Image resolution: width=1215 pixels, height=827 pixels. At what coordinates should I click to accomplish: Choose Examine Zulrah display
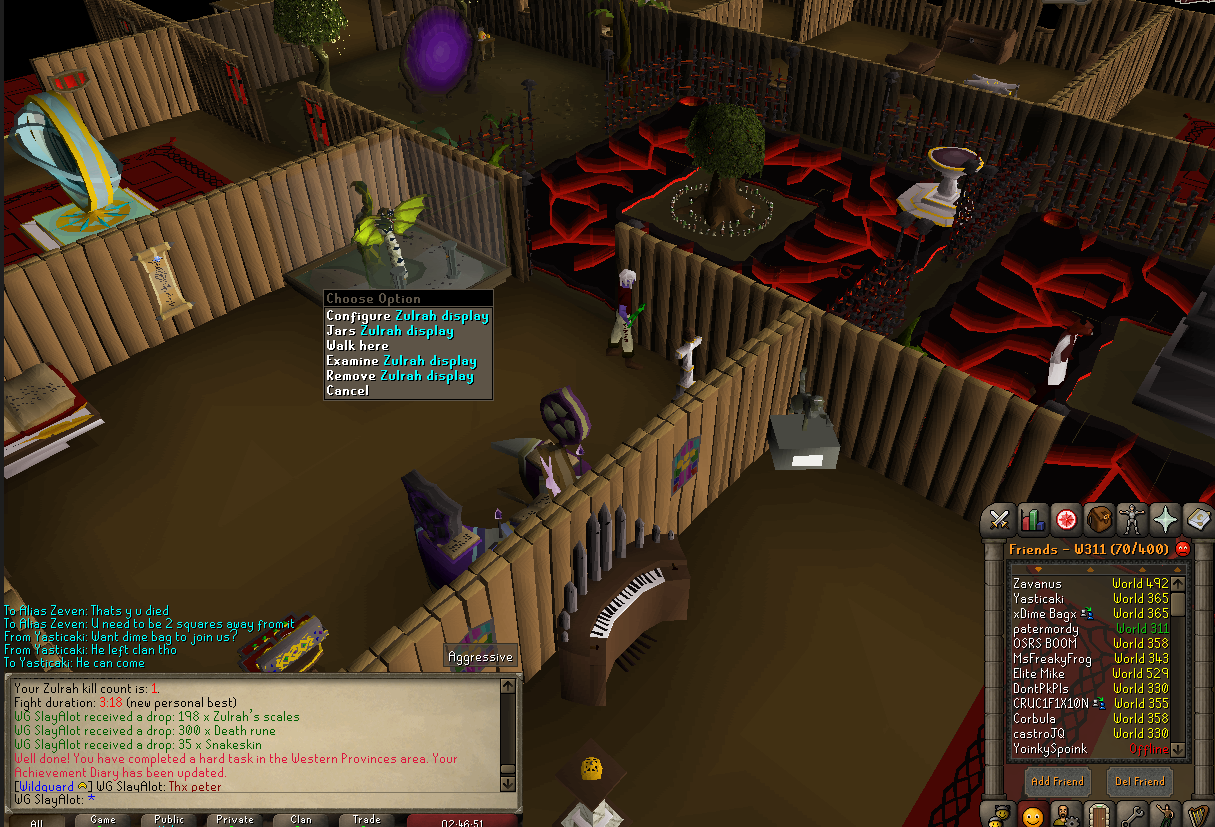[x=400, y=361]
